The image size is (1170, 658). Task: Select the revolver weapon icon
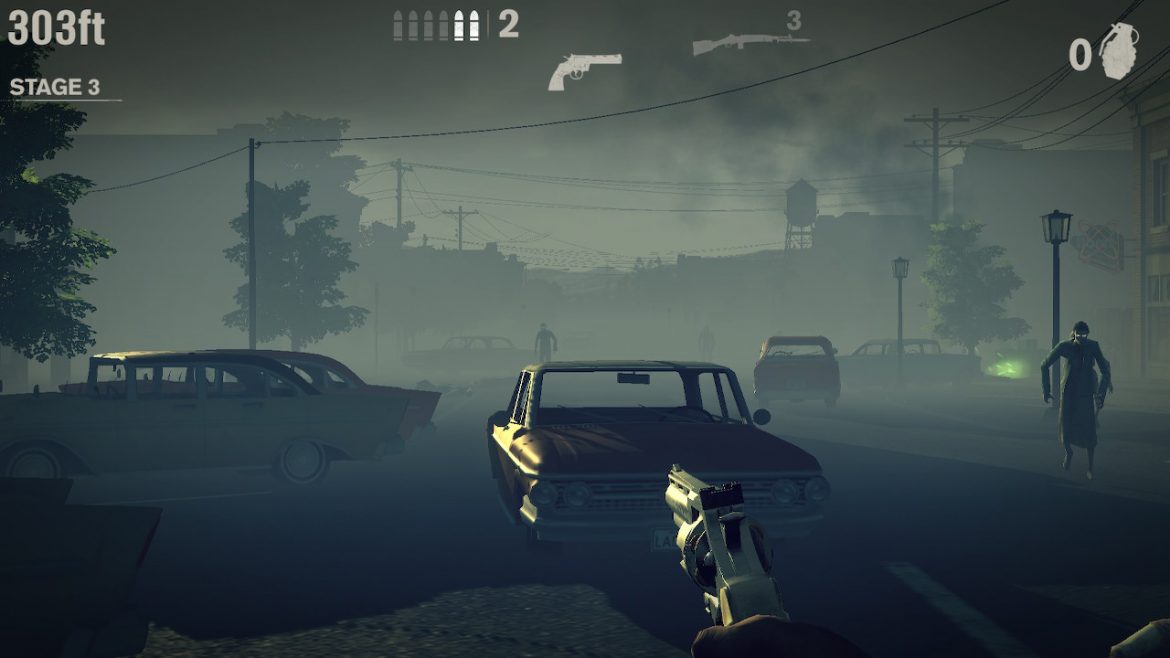coord(584,70)
